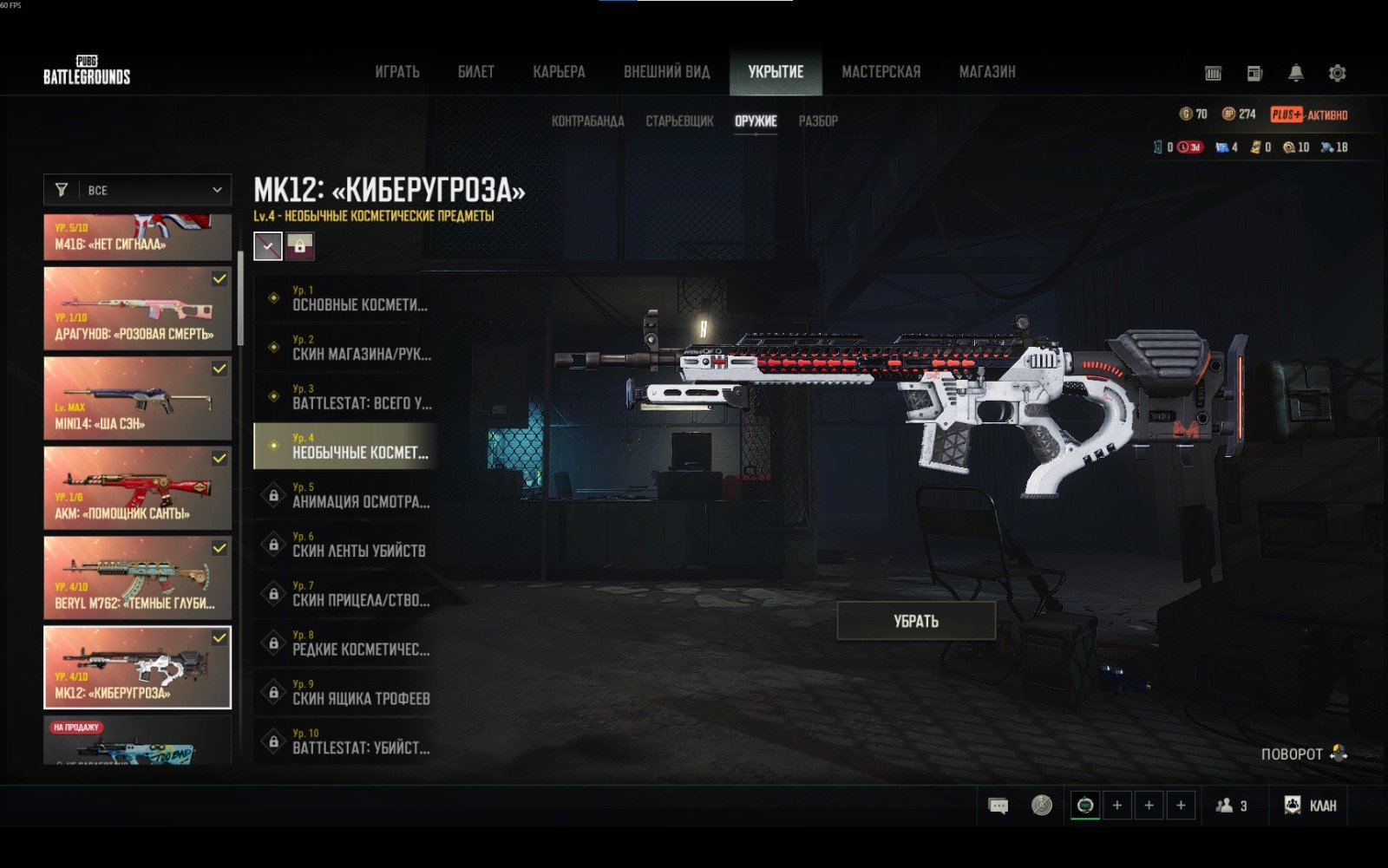Open the СТАРЬЕВЩИК sub-tab
1388x868 pixels.
pyautogui.click(x=679, y=121)
